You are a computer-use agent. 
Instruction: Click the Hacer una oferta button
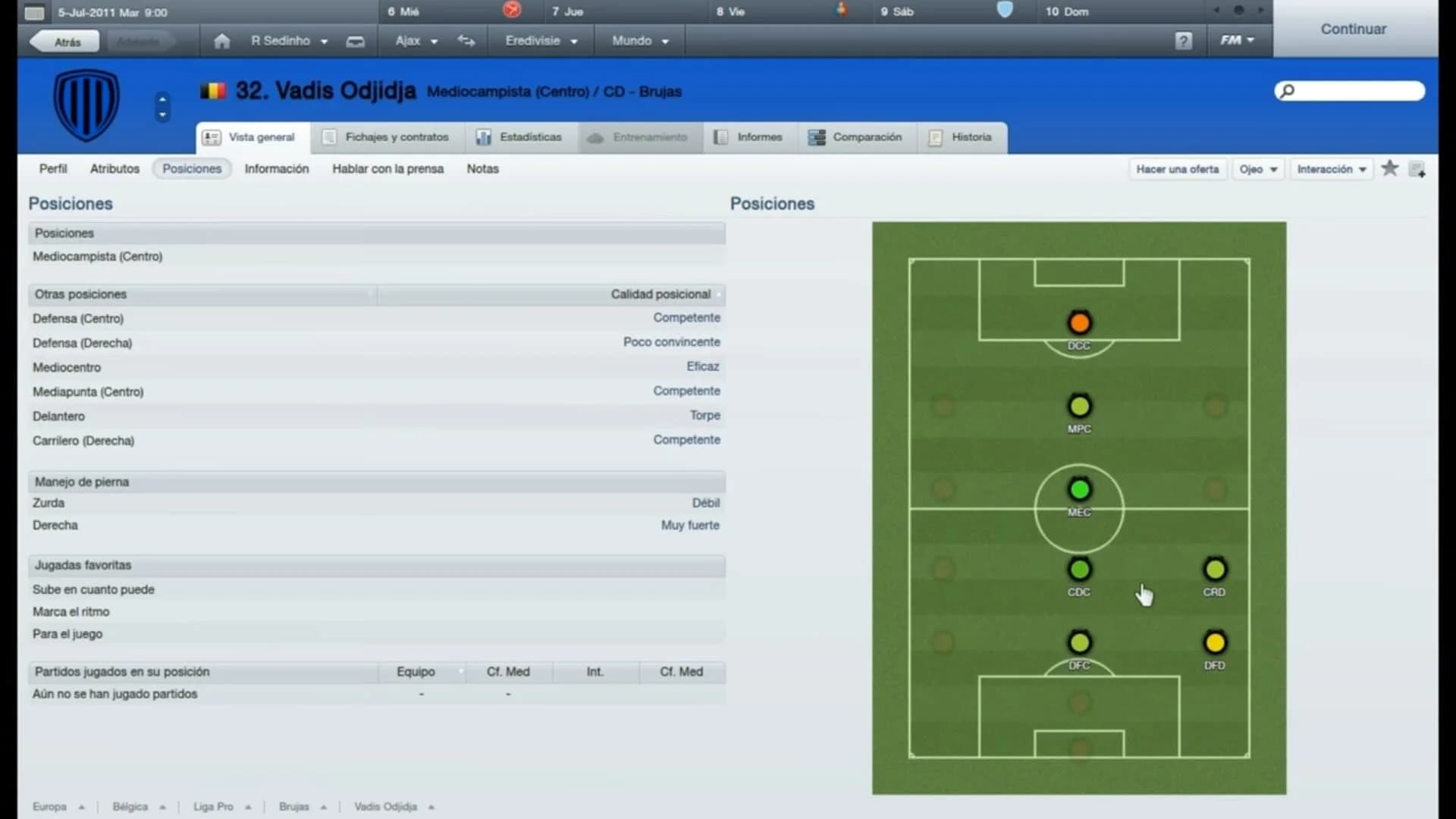click(1177, 169)
